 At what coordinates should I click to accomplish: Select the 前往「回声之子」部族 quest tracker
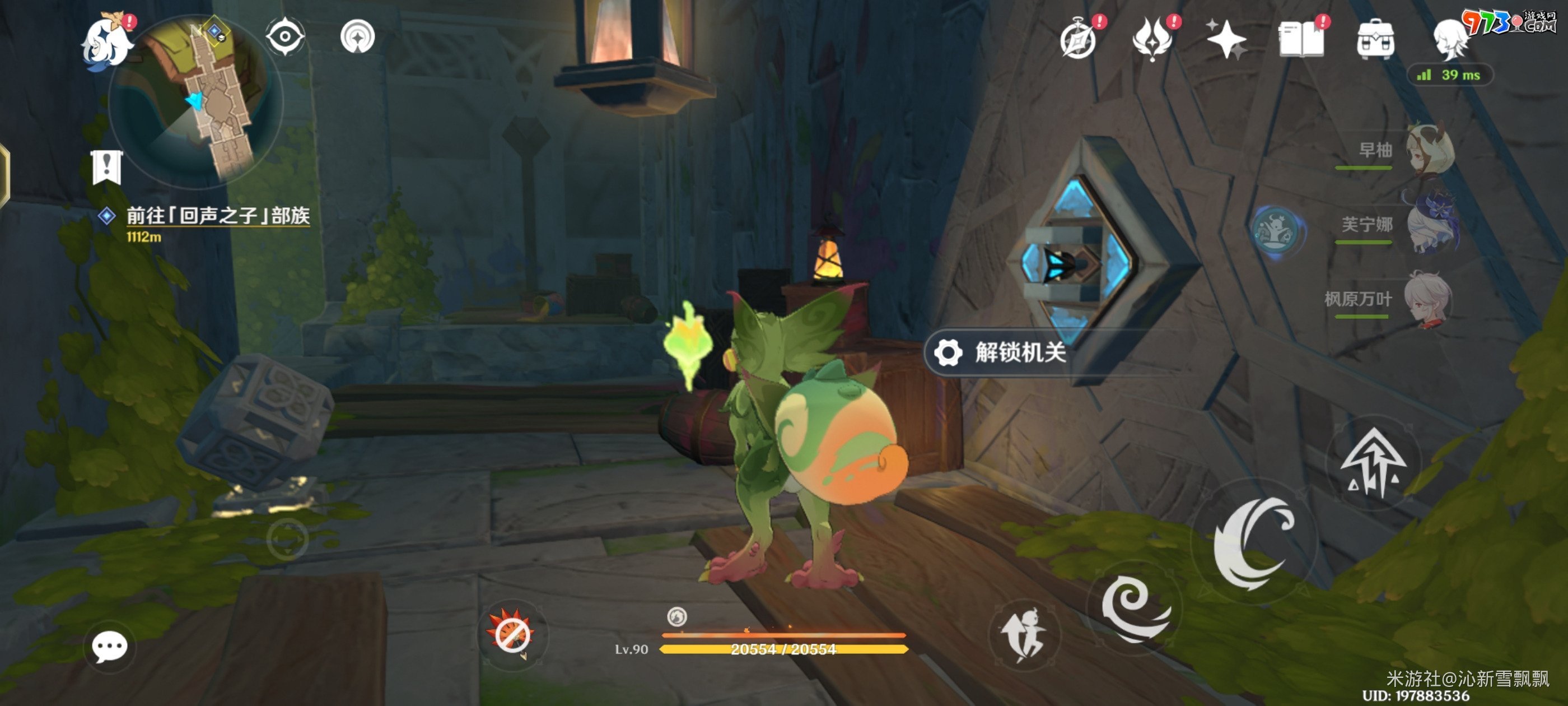click(217, 216)
